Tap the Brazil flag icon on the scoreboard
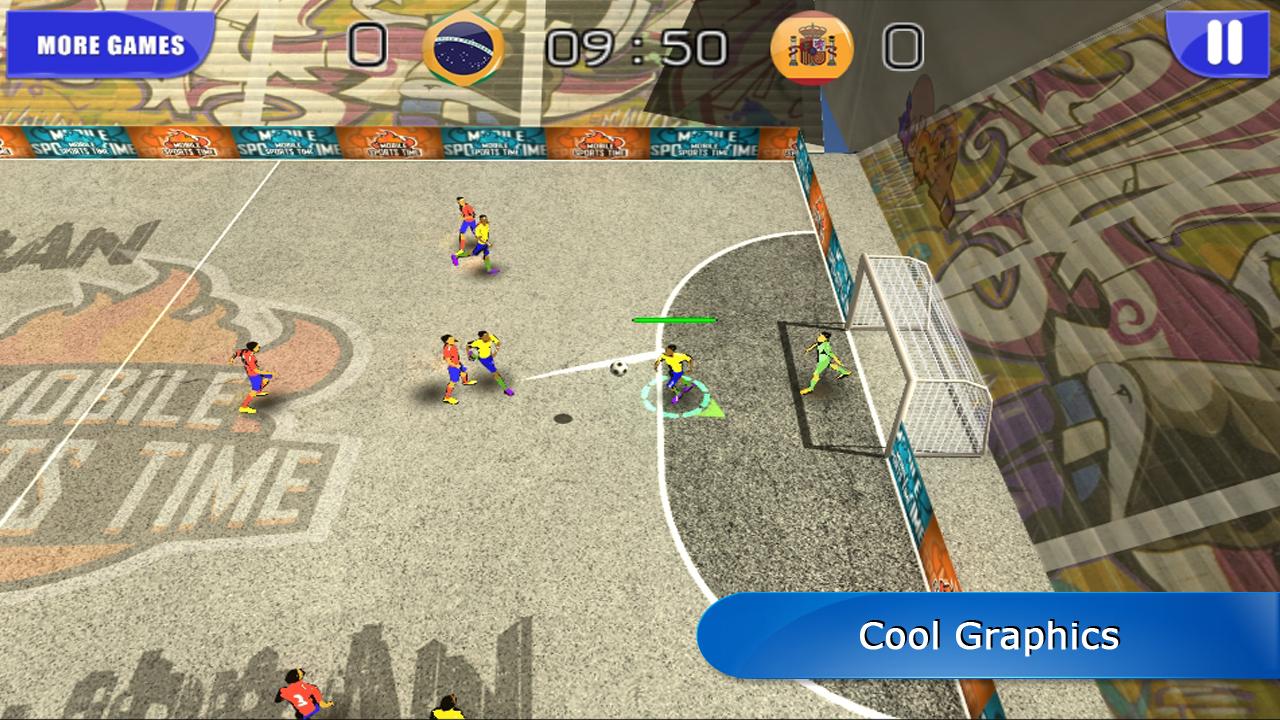The height and width of the screenshot is (720, 1280). click(465, 47)
